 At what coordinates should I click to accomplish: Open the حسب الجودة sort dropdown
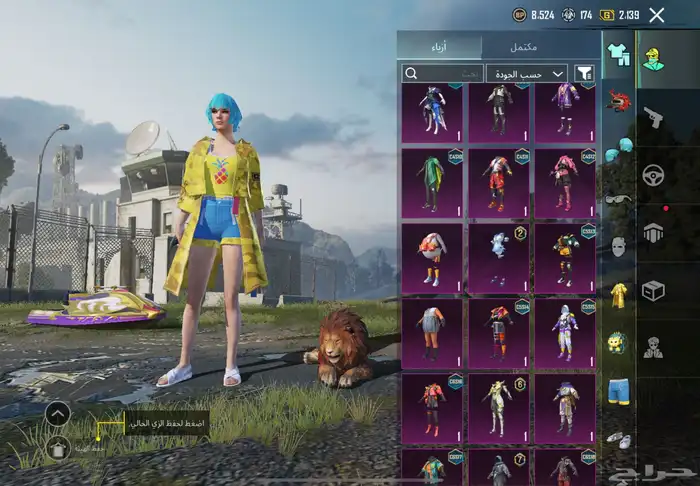[x=527, y=73]
